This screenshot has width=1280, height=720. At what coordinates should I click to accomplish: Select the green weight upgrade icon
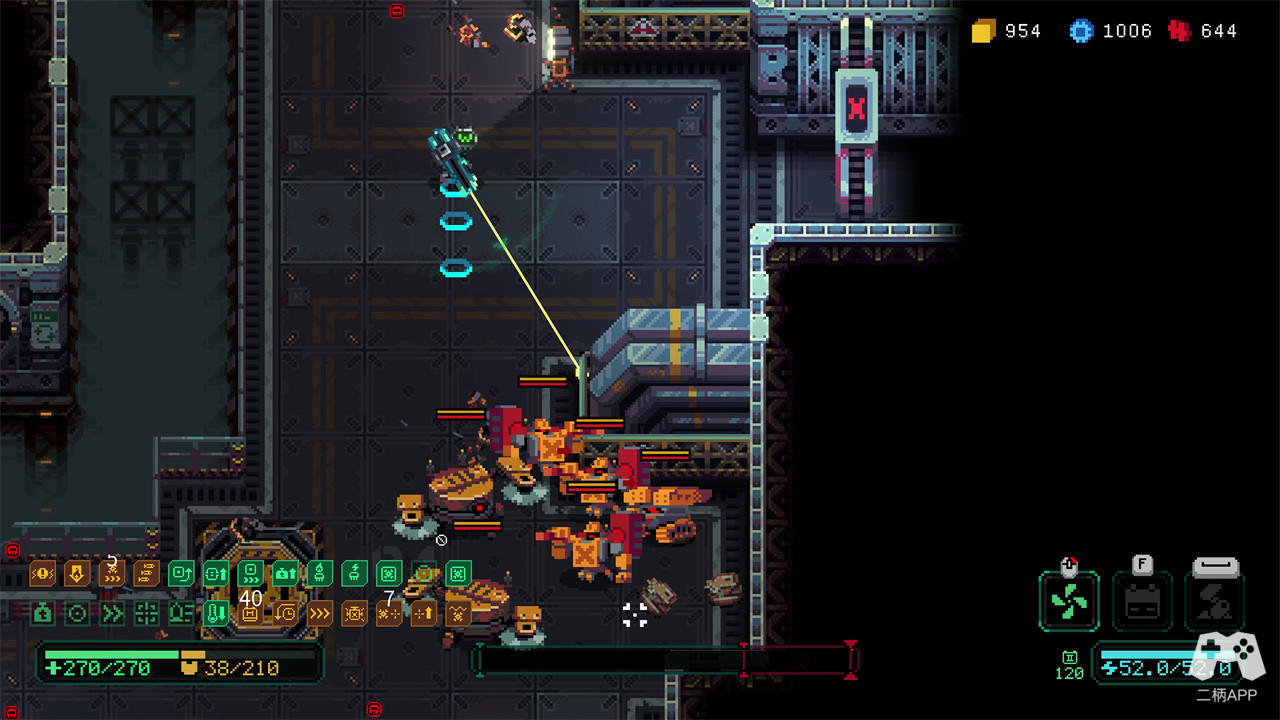click(x=42, y=613)
